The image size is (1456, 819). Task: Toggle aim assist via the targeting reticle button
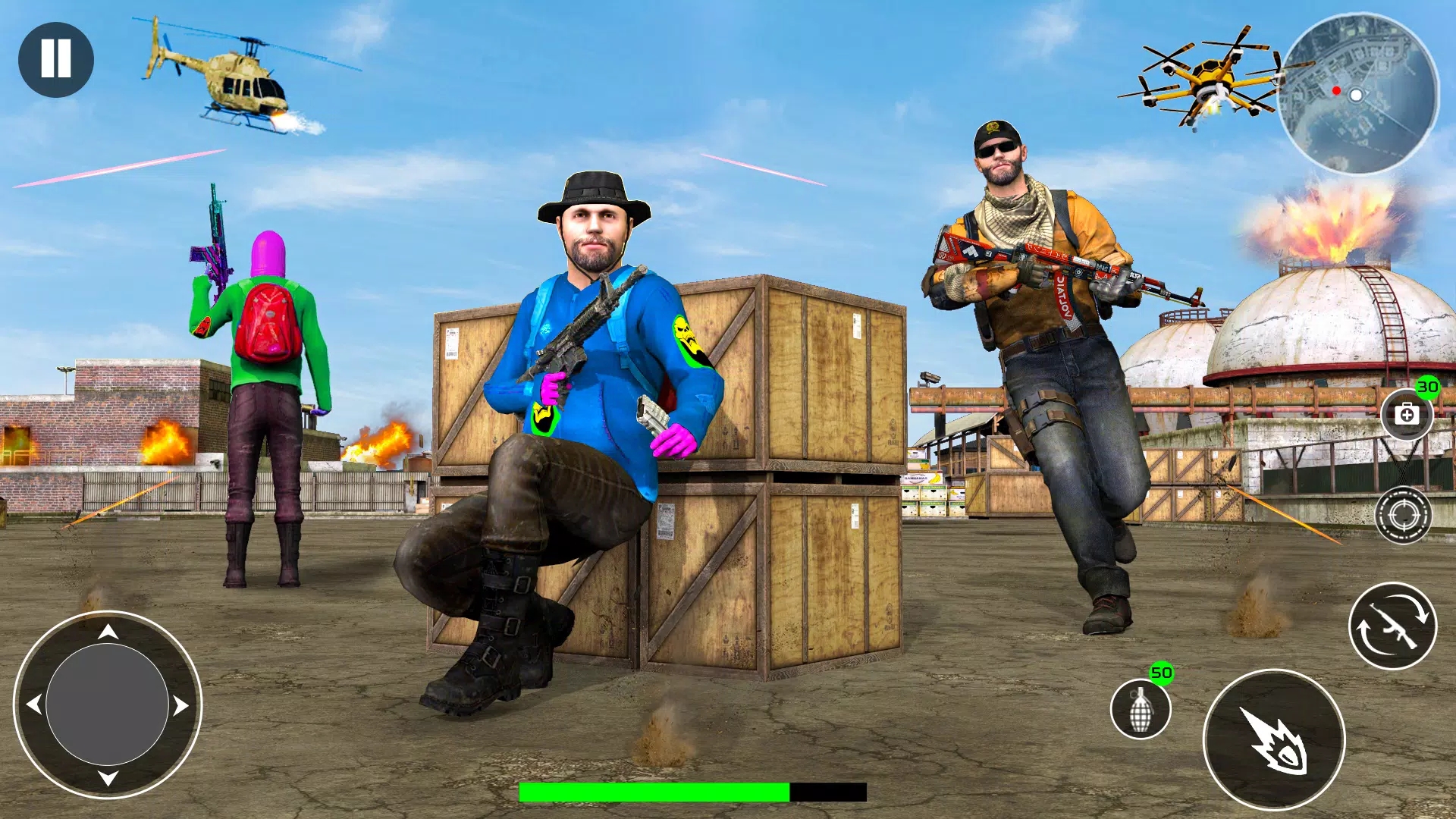point(1403,513)
